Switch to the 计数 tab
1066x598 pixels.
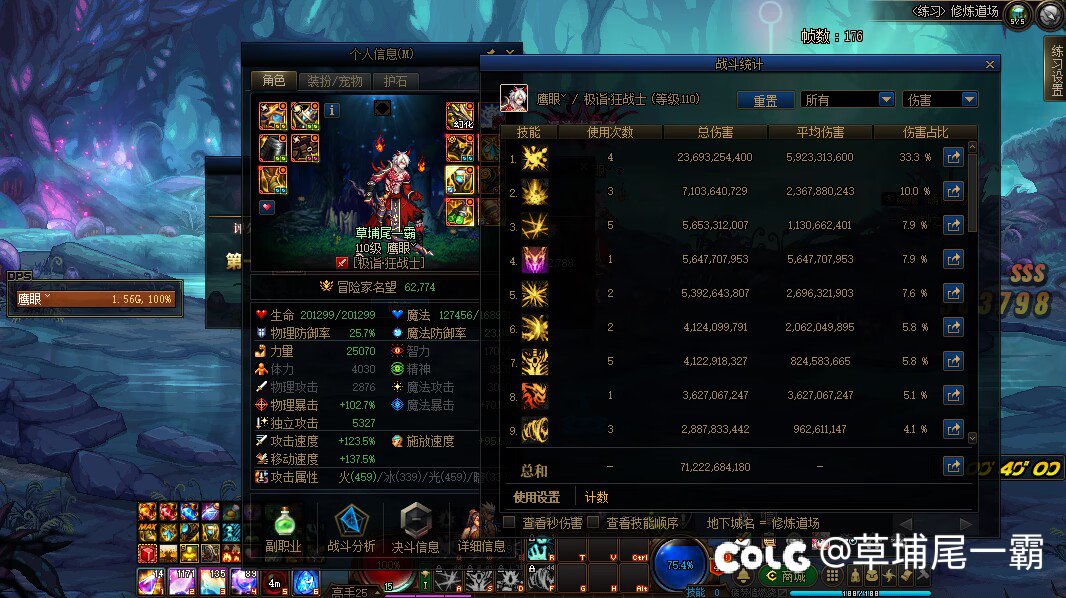[x=596, y=497]
